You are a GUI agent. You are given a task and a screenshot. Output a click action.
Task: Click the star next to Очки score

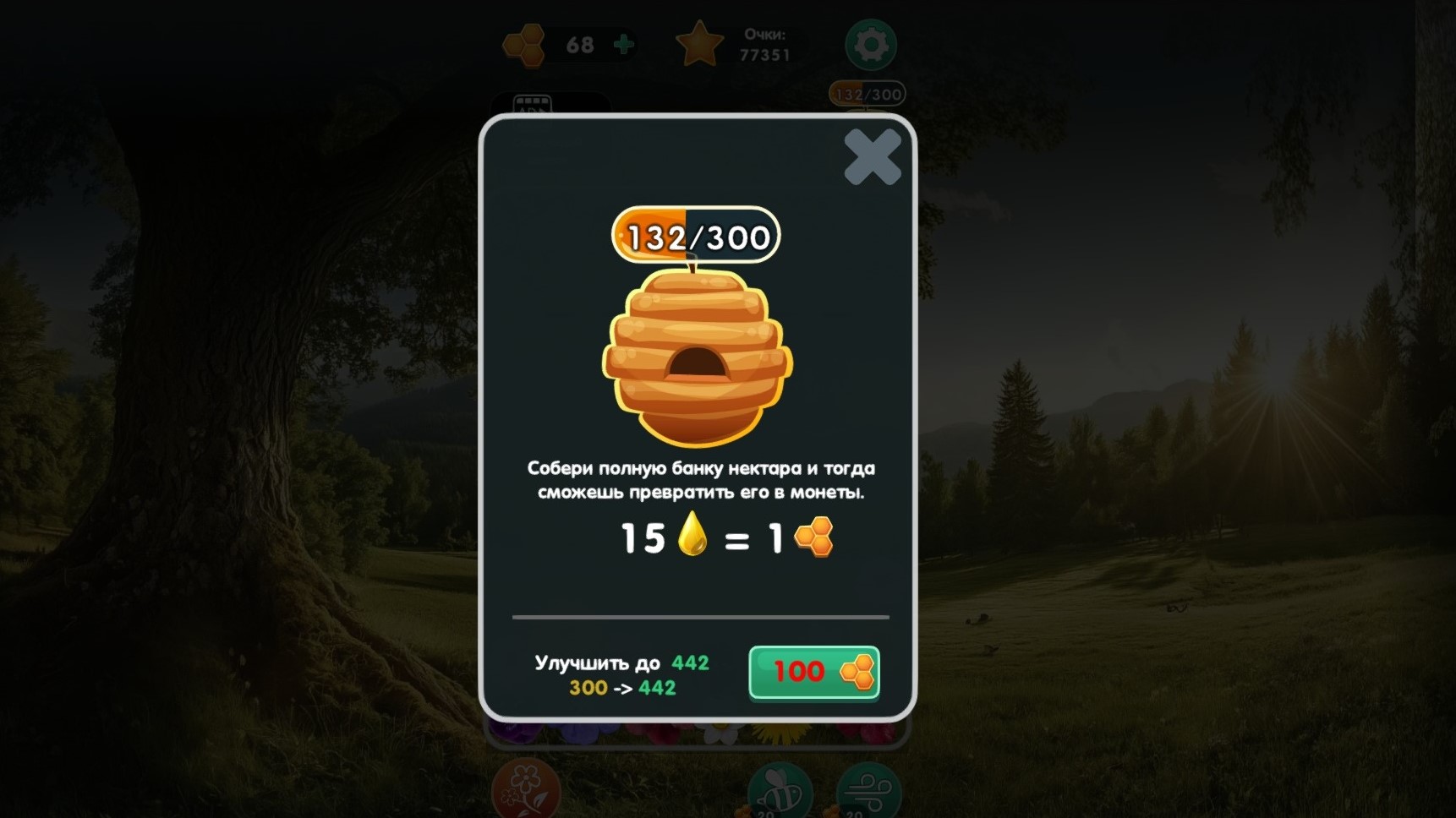click(700, 44)
